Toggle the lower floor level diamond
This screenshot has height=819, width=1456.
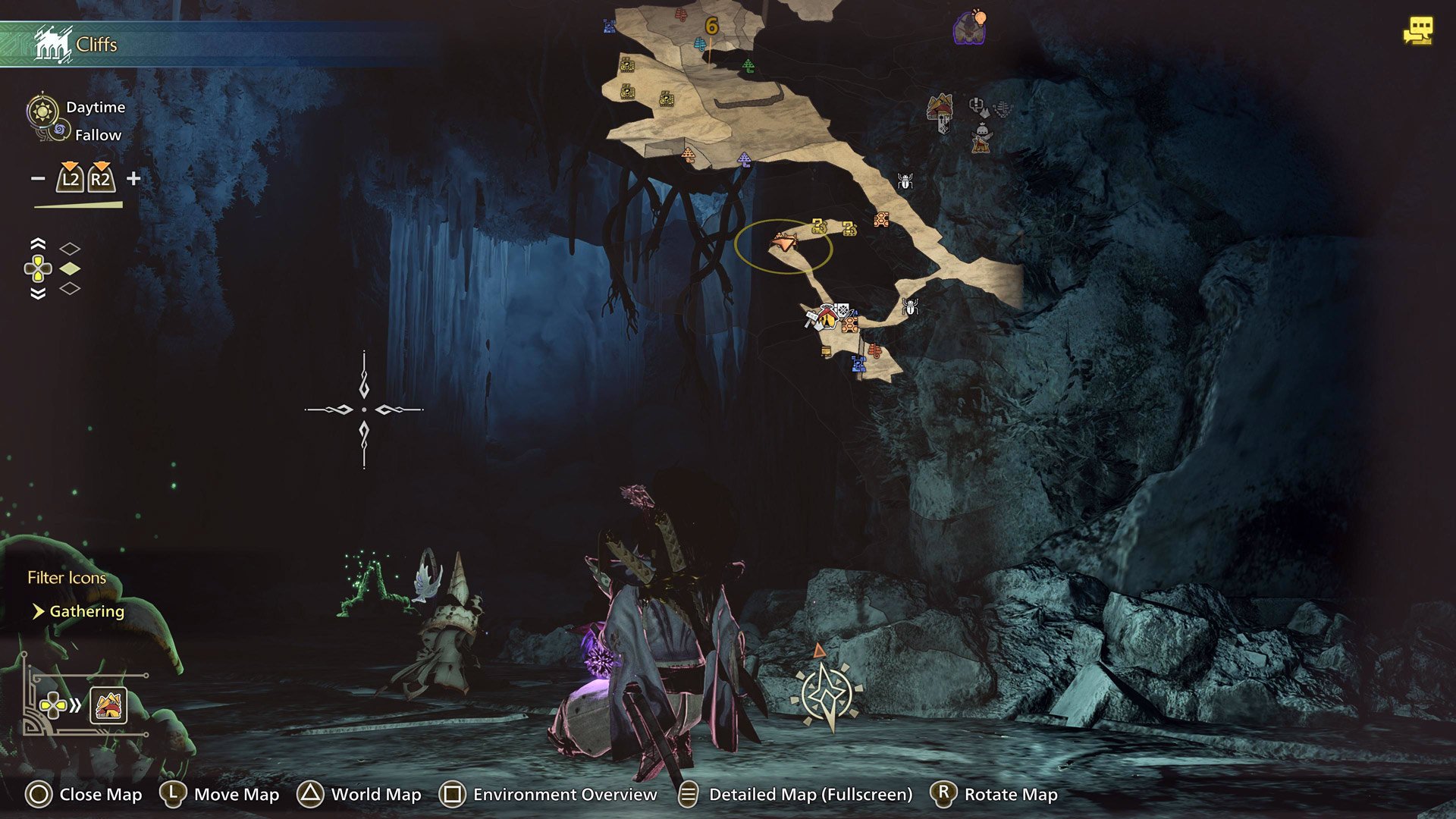pyautogui.click(x=70, y=288)
